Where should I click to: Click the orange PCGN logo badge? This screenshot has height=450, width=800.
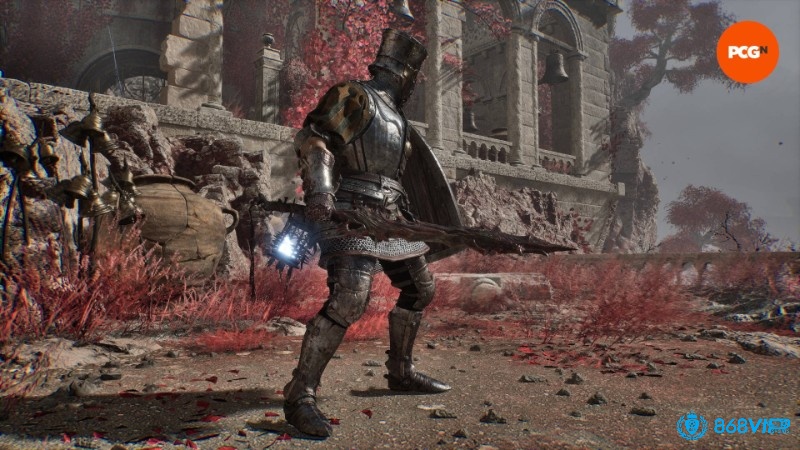coord(747,51)
